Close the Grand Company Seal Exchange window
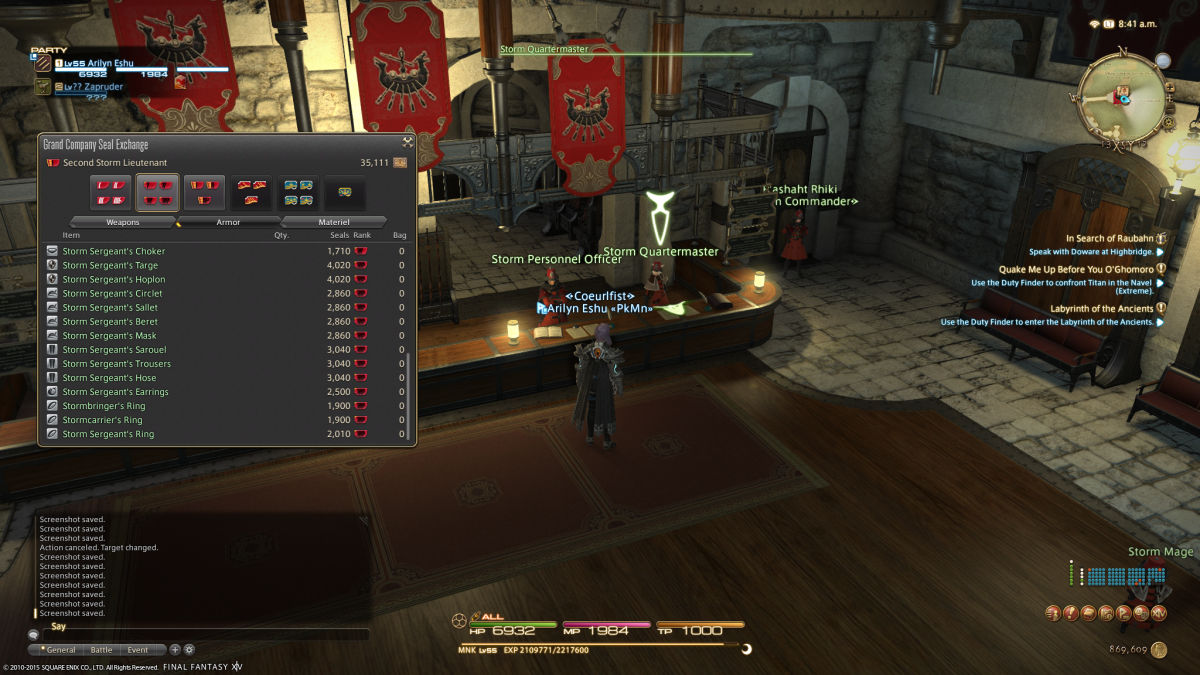Screen dimensions: 1200x675 [x=407, y=143]
